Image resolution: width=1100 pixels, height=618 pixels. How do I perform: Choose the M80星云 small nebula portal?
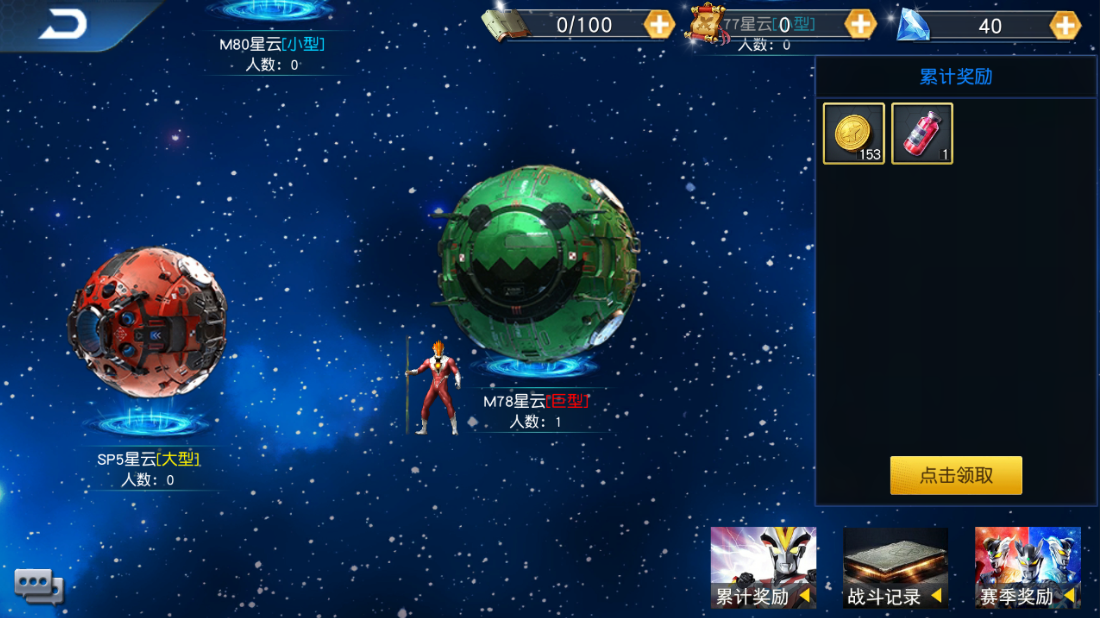(272, 12)
